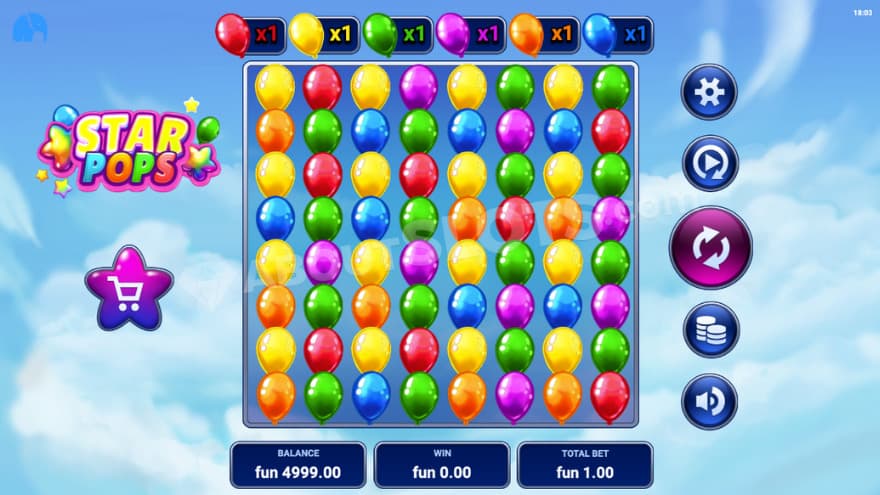The width and height of the screenshot is (880, 495).
Task: Open the gear settings button
Action: tap(709, 92)
